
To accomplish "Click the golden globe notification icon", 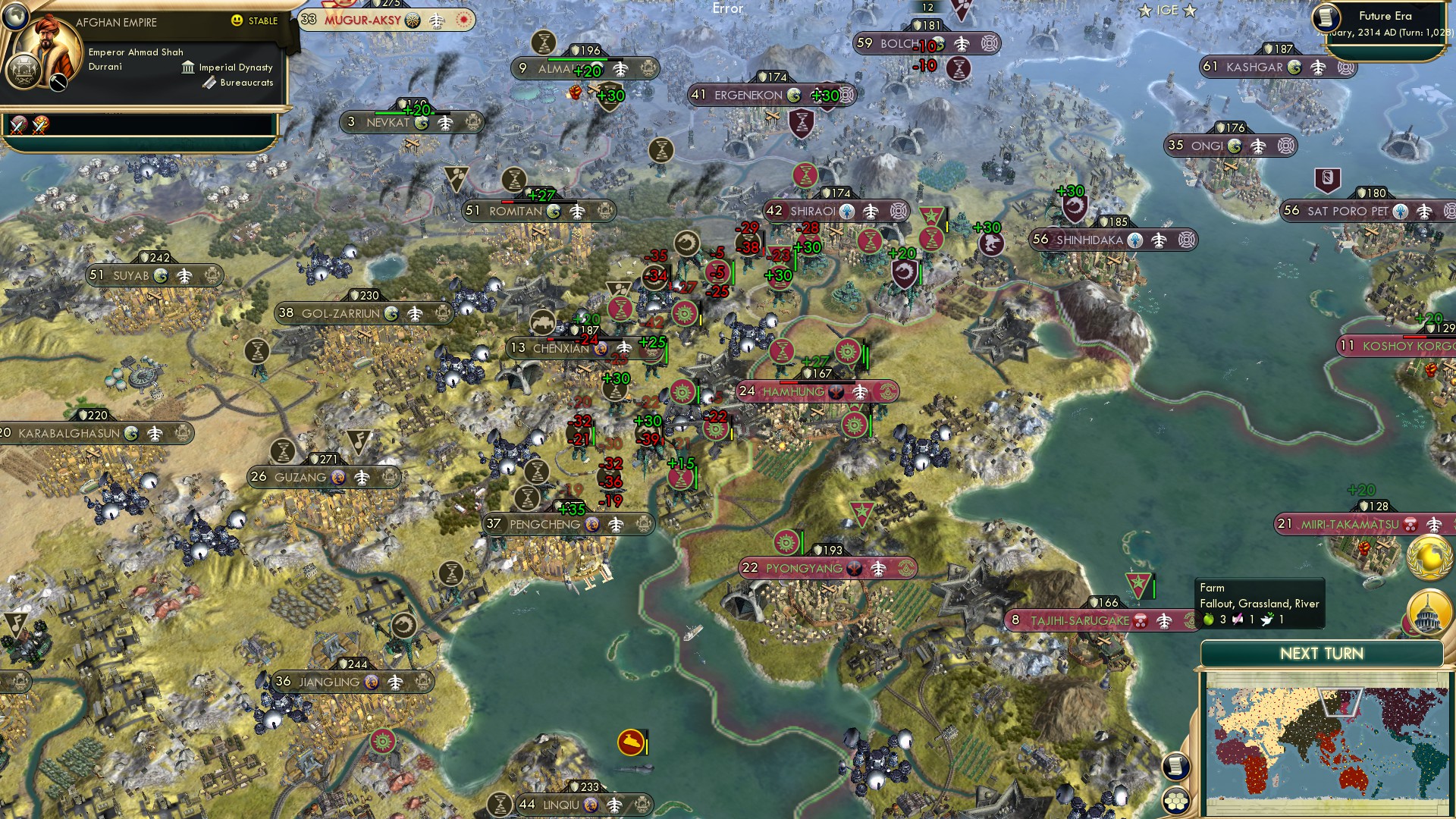I will 1429,556.
